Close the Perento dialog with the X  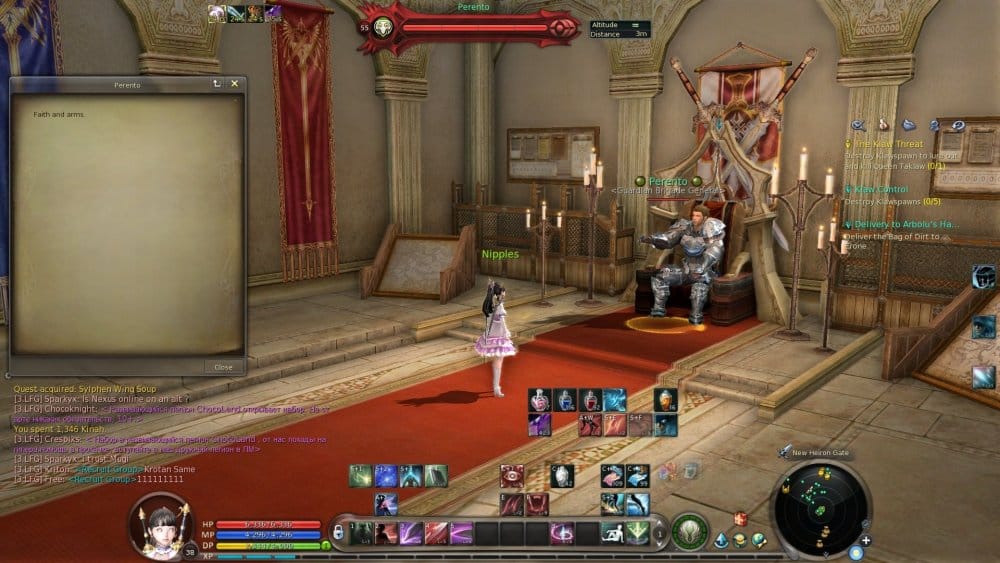tap(235, 84)
